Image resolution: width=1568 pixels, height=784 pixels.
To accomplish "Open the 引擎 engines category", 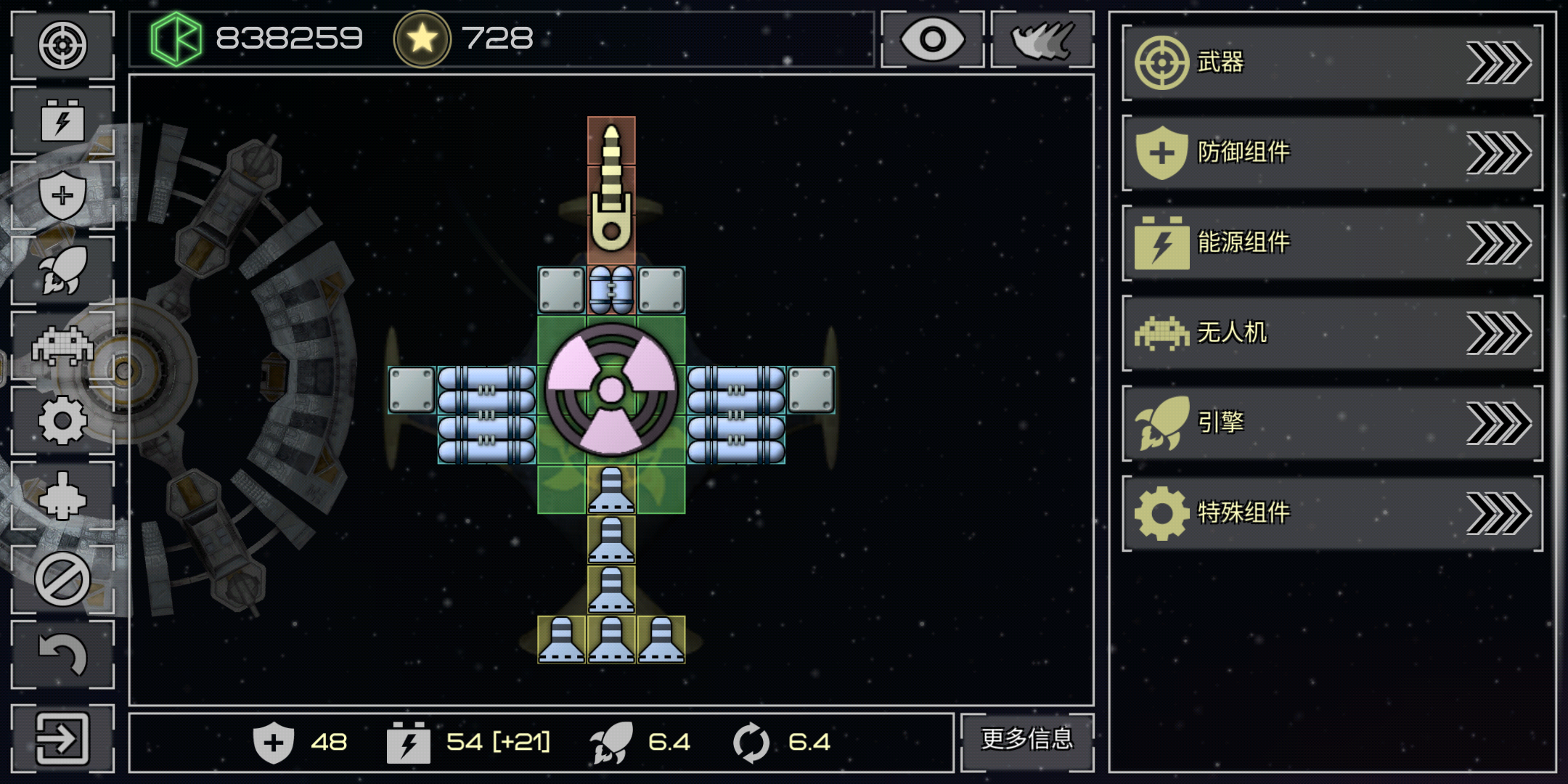I will [1332, 422].
